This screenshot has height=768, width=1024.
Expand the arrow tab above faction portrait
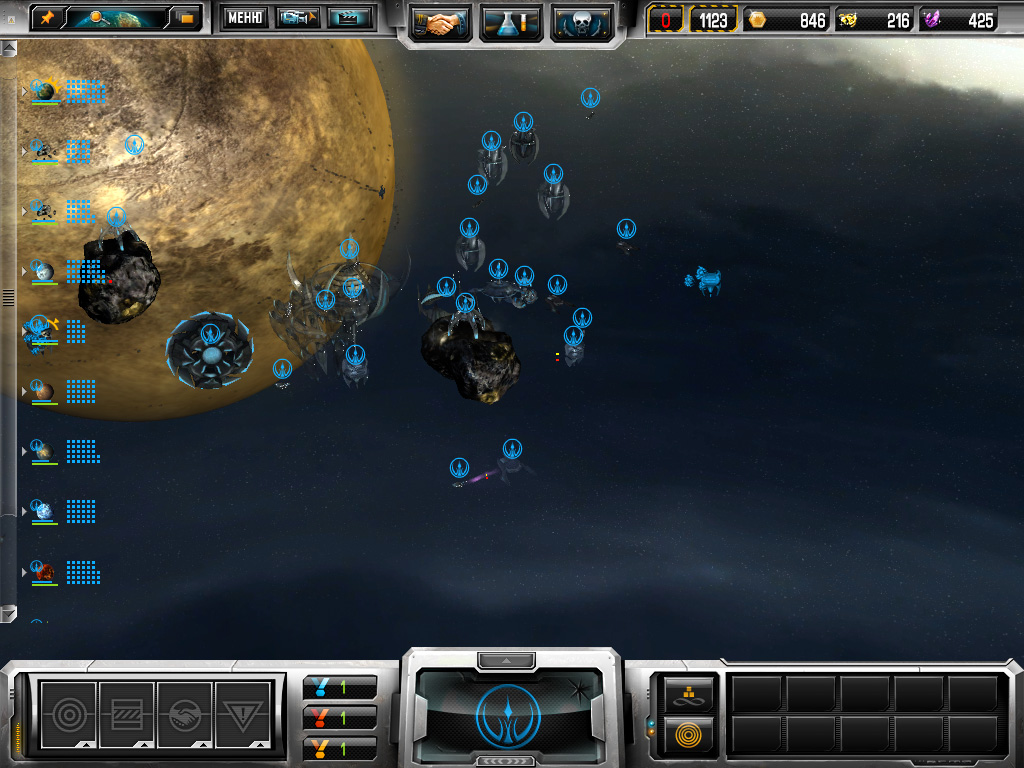509,660
